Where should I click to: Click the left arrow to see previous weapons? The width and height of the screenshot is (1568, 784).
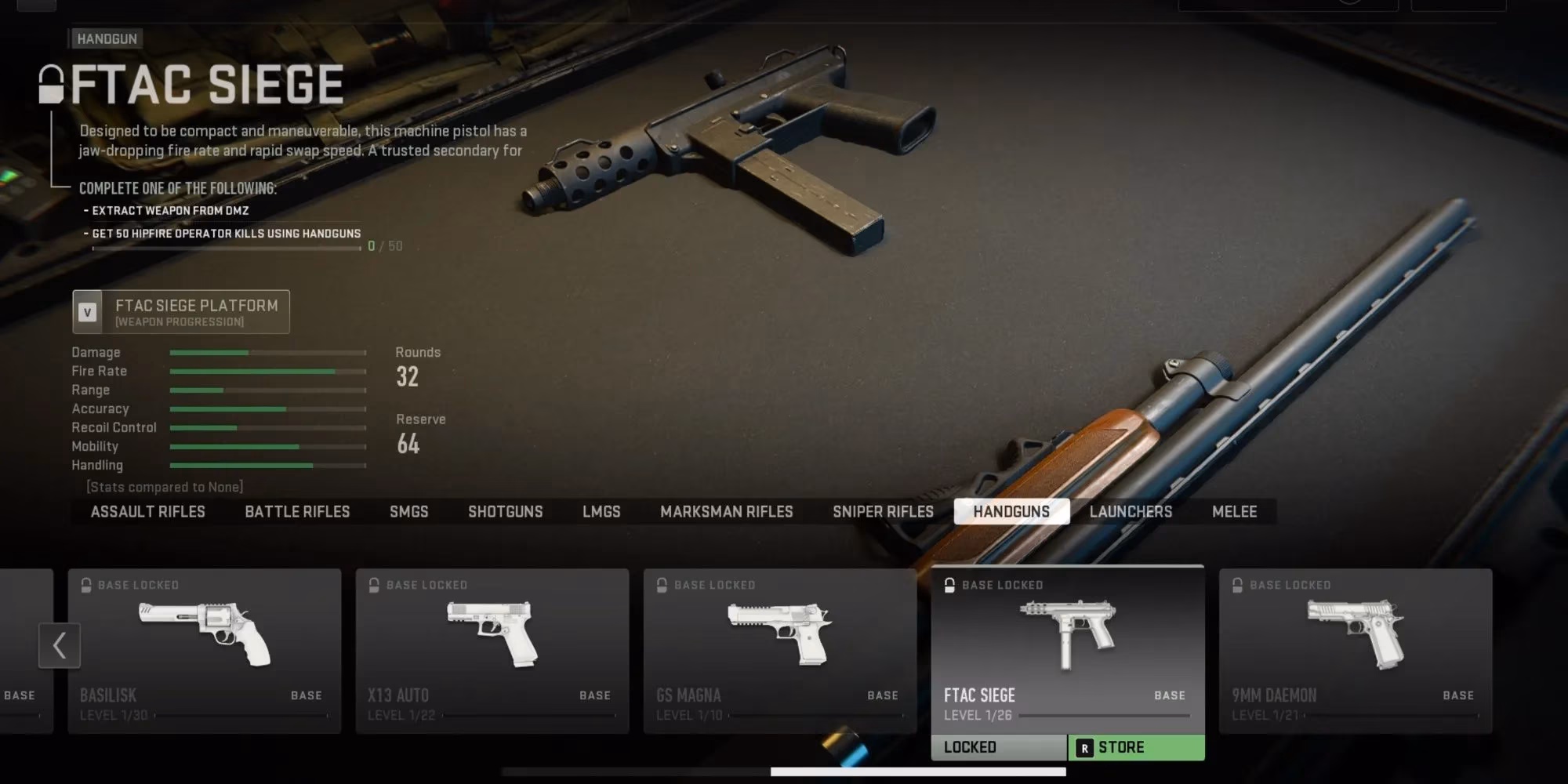coord(60,645)
